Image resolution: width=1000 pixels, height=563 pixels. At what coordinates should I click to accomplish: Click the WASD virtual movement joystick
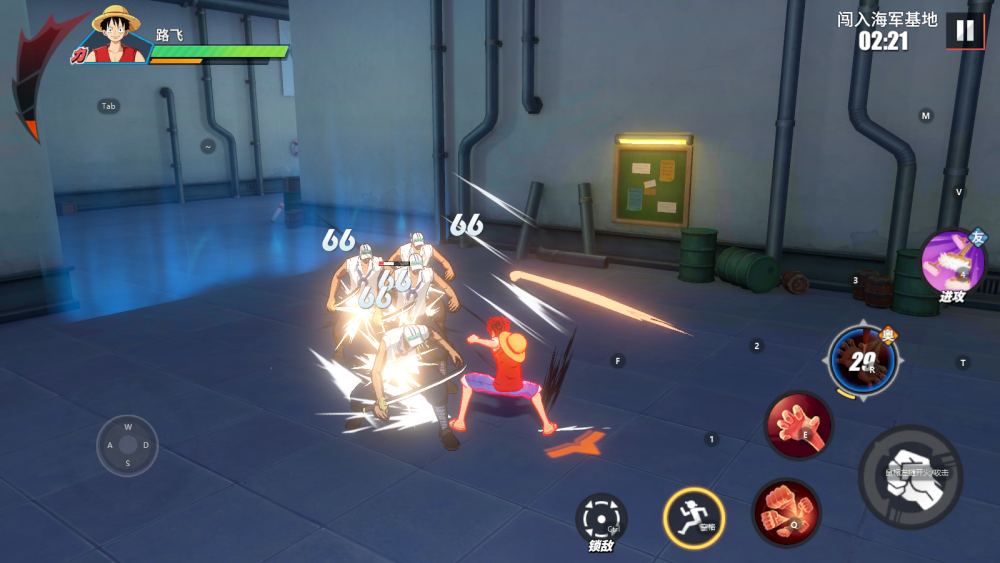pyautogui.click(x=127, y=445)
